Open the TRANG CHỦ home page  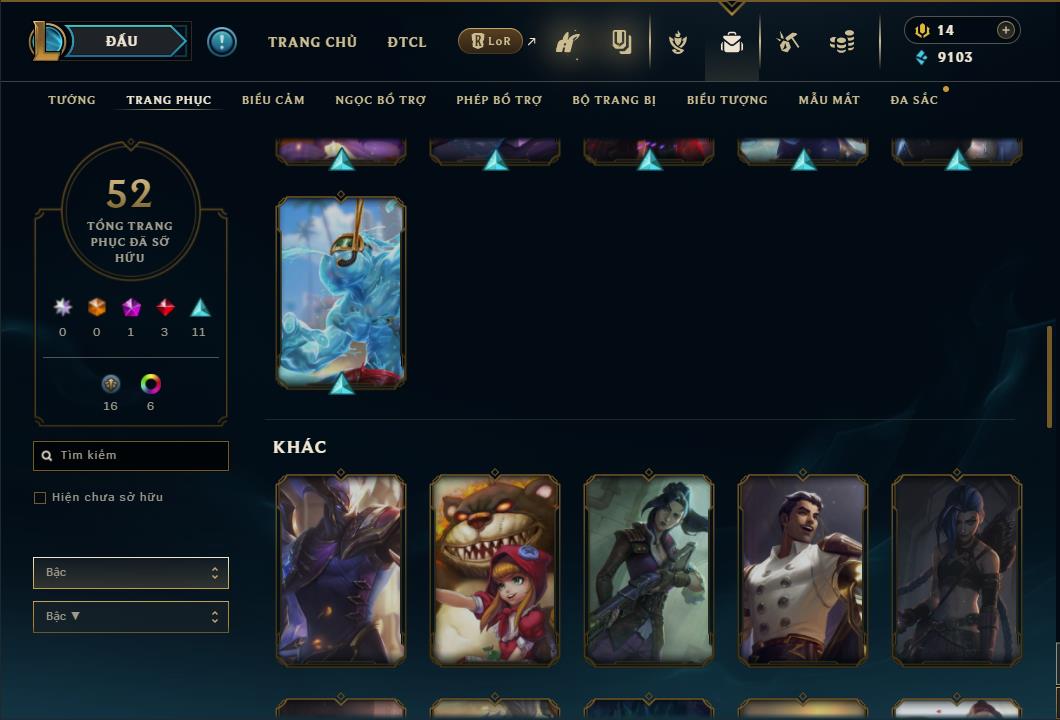click(x=312, y=42)
